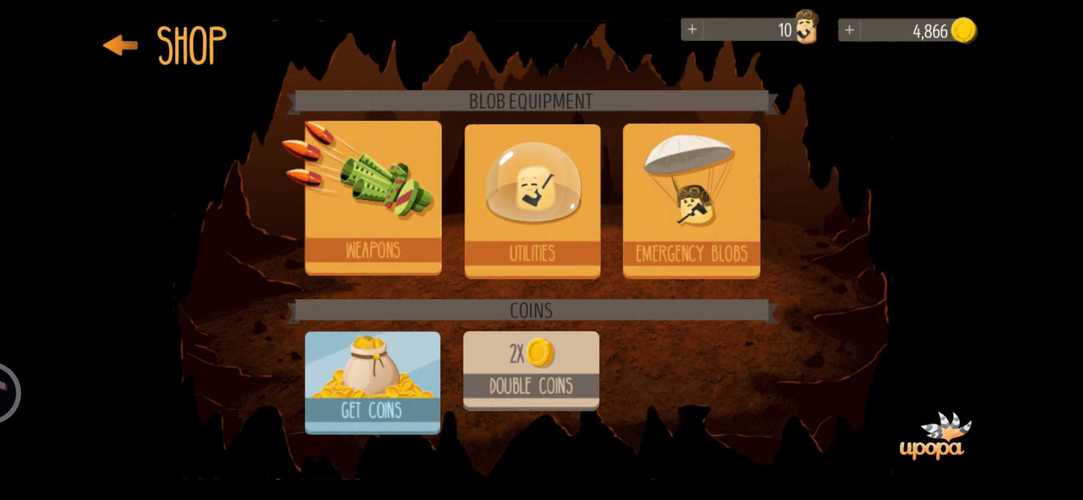Add more blobs with the plus button
Viewport: 1083px width, 500px height.
692,30
